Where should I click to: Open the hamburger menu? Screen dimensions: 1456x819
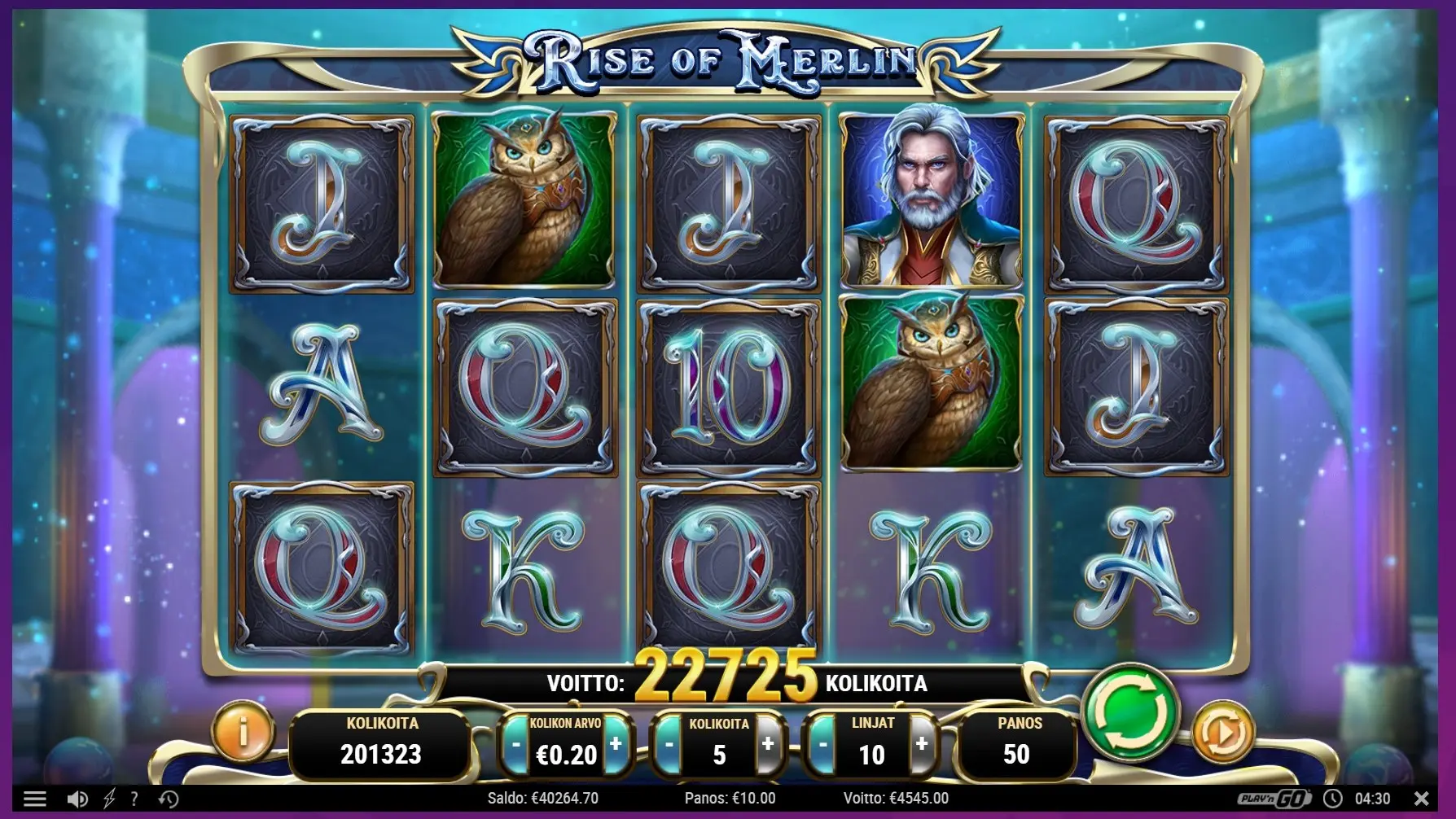point(34,799)
